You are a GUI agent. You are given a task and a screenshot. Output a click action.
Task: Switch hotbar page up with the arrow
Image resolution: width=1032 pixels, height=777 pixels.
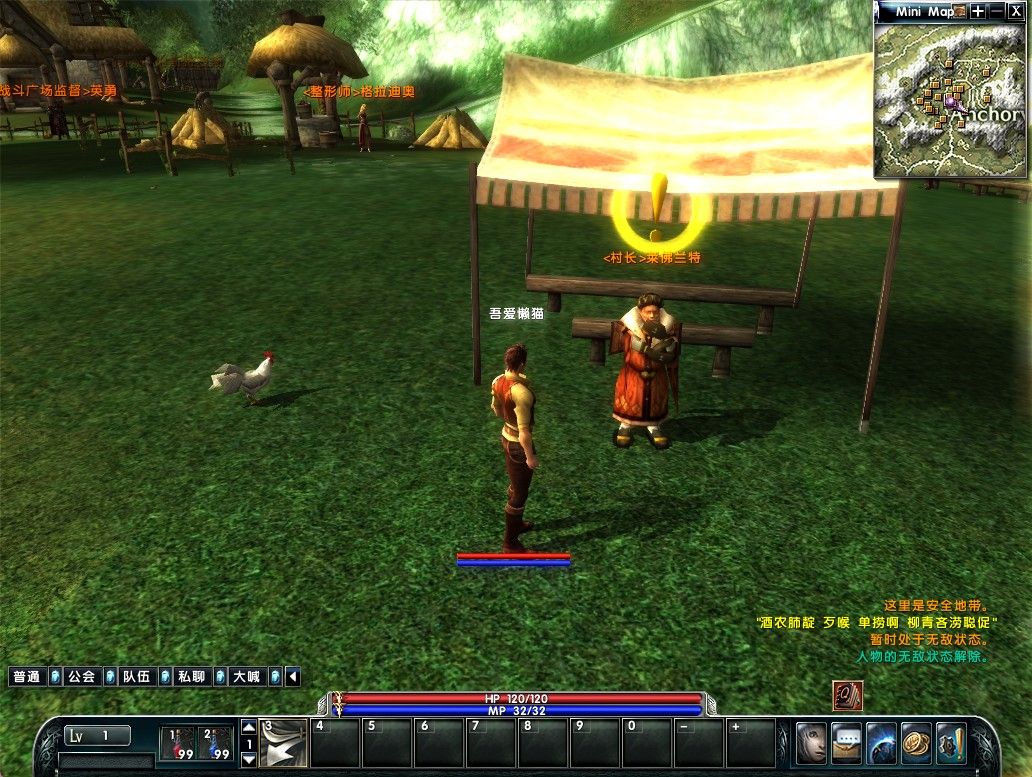[249, 727]
